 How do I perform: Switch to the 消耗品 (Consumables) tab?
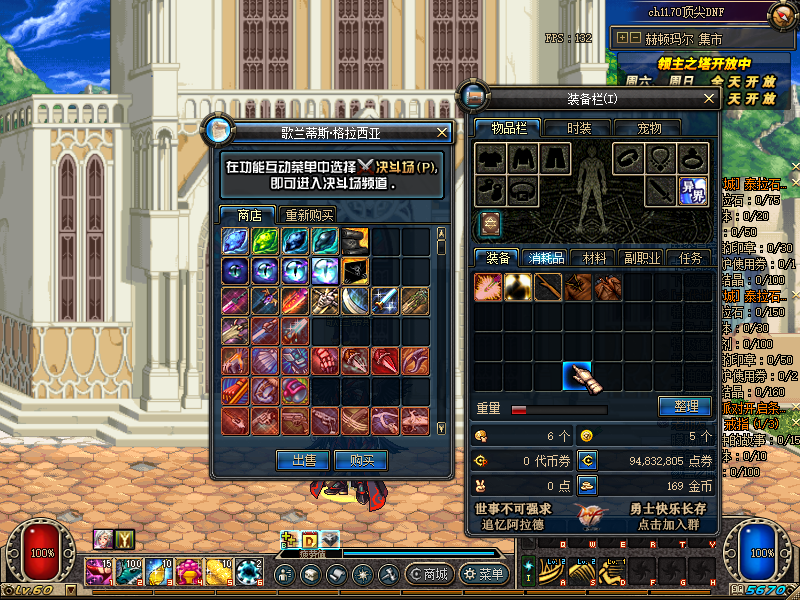pyautogui.click(x=545, y=258)
